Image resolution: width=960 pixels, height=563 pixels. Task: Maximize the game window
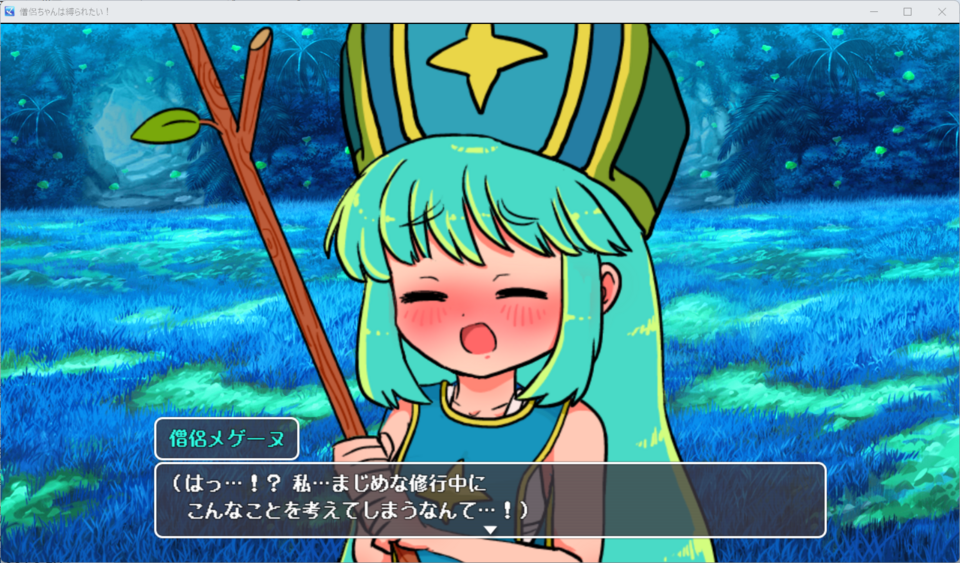click(x=907, y=11)
